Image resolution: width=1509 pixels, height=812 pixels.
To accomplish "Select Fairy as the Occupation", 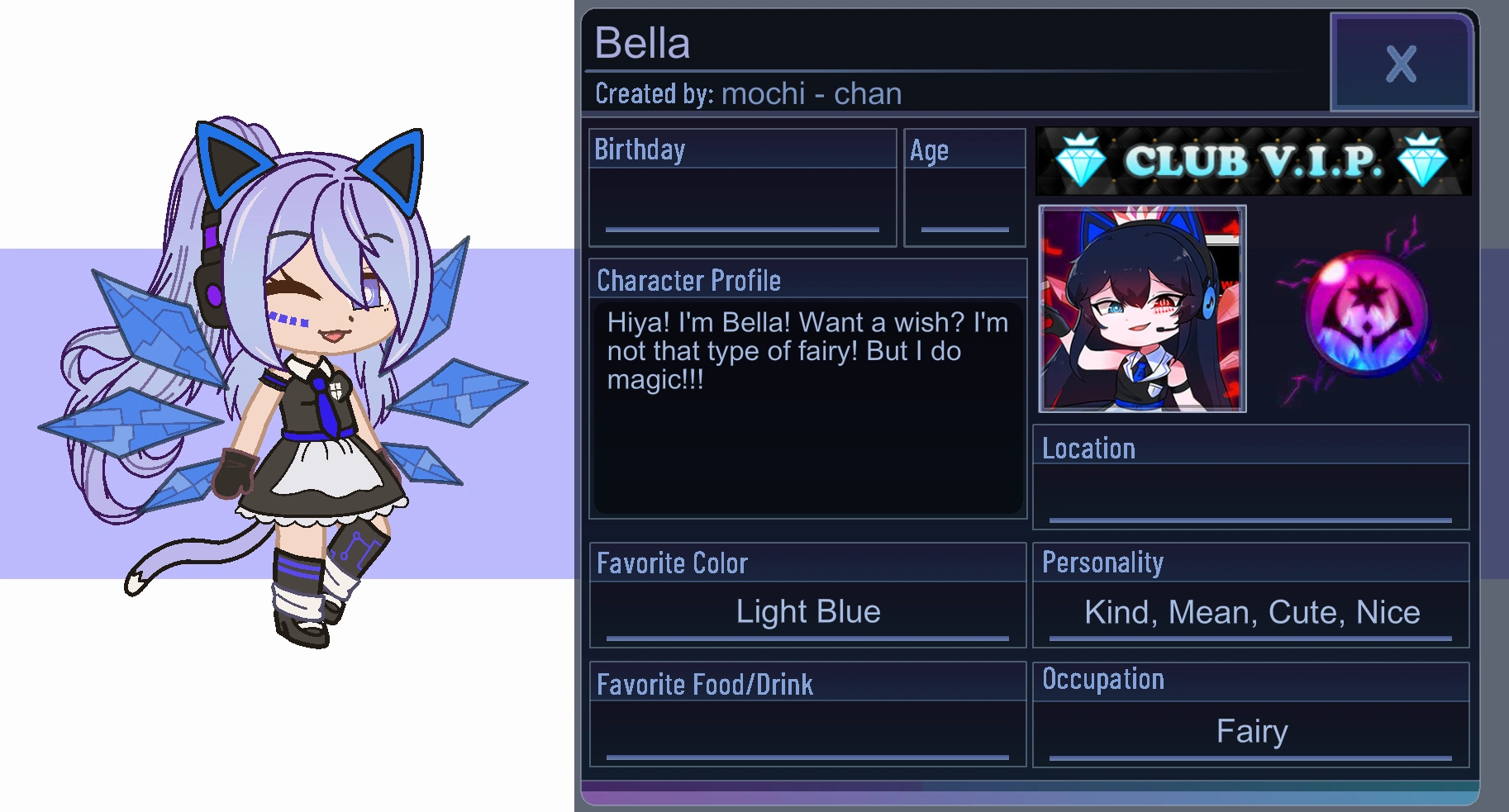I will tap(1251, 731).
